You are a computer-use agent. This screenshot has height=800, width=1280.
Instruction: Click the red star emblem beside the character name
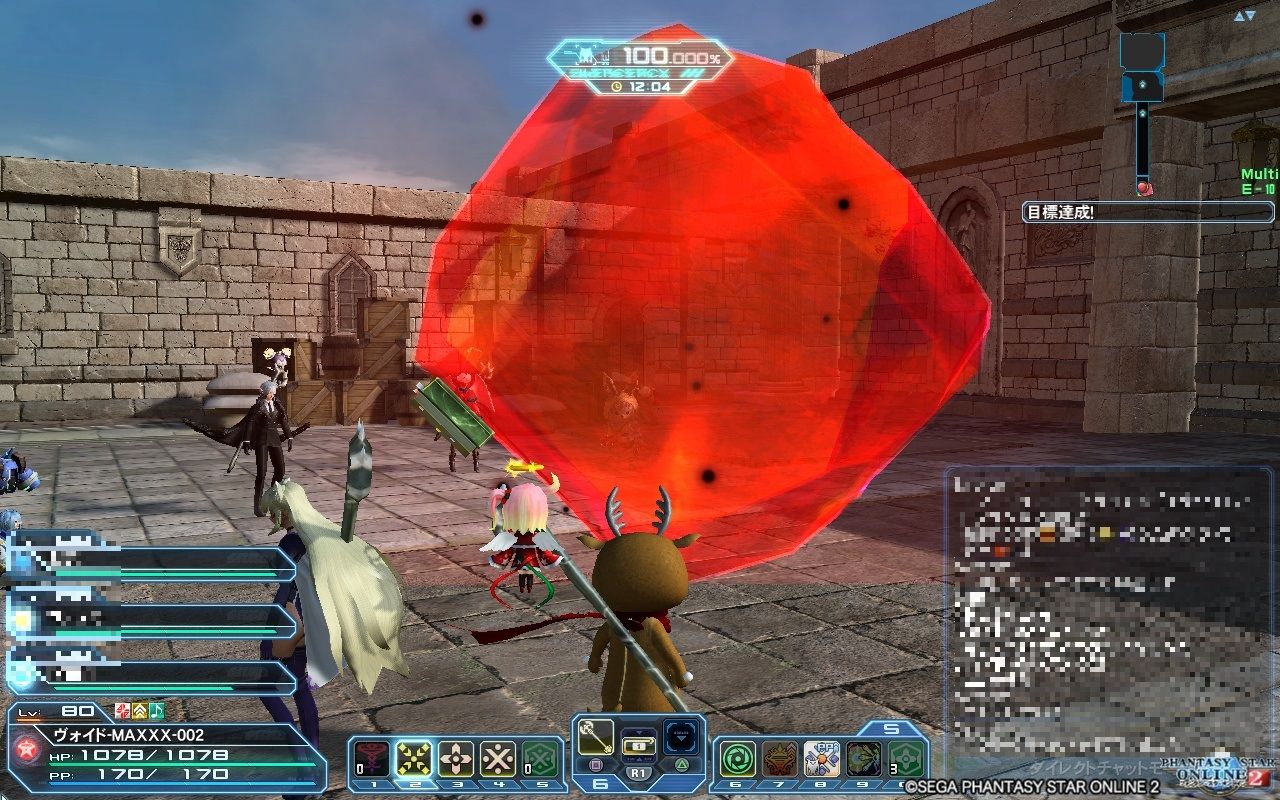pos(26,747)
